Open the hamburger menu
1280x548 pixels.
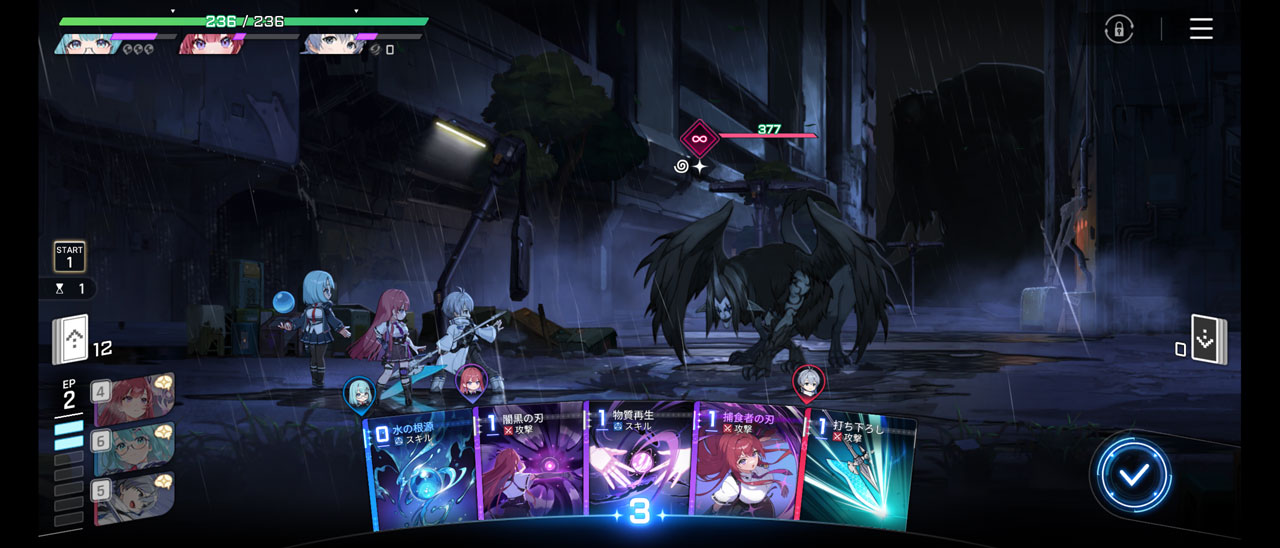click(1201, 29)
